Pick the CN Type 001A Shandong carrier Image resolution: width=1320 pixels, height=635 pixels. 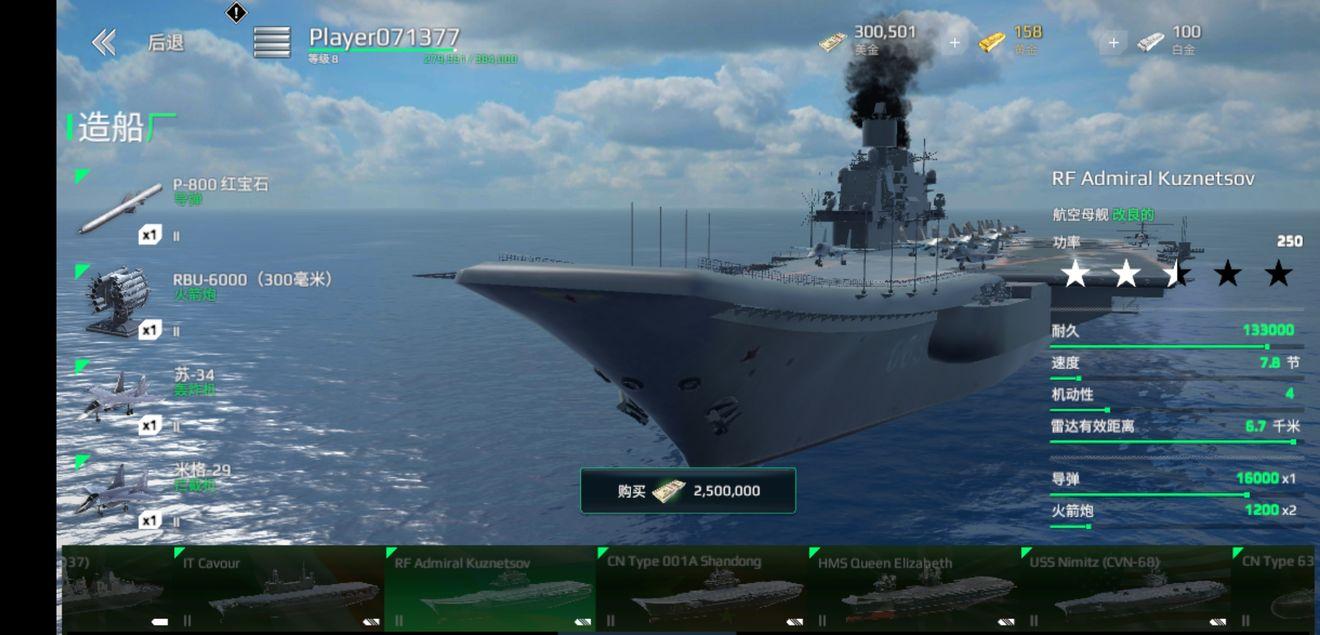702,590
